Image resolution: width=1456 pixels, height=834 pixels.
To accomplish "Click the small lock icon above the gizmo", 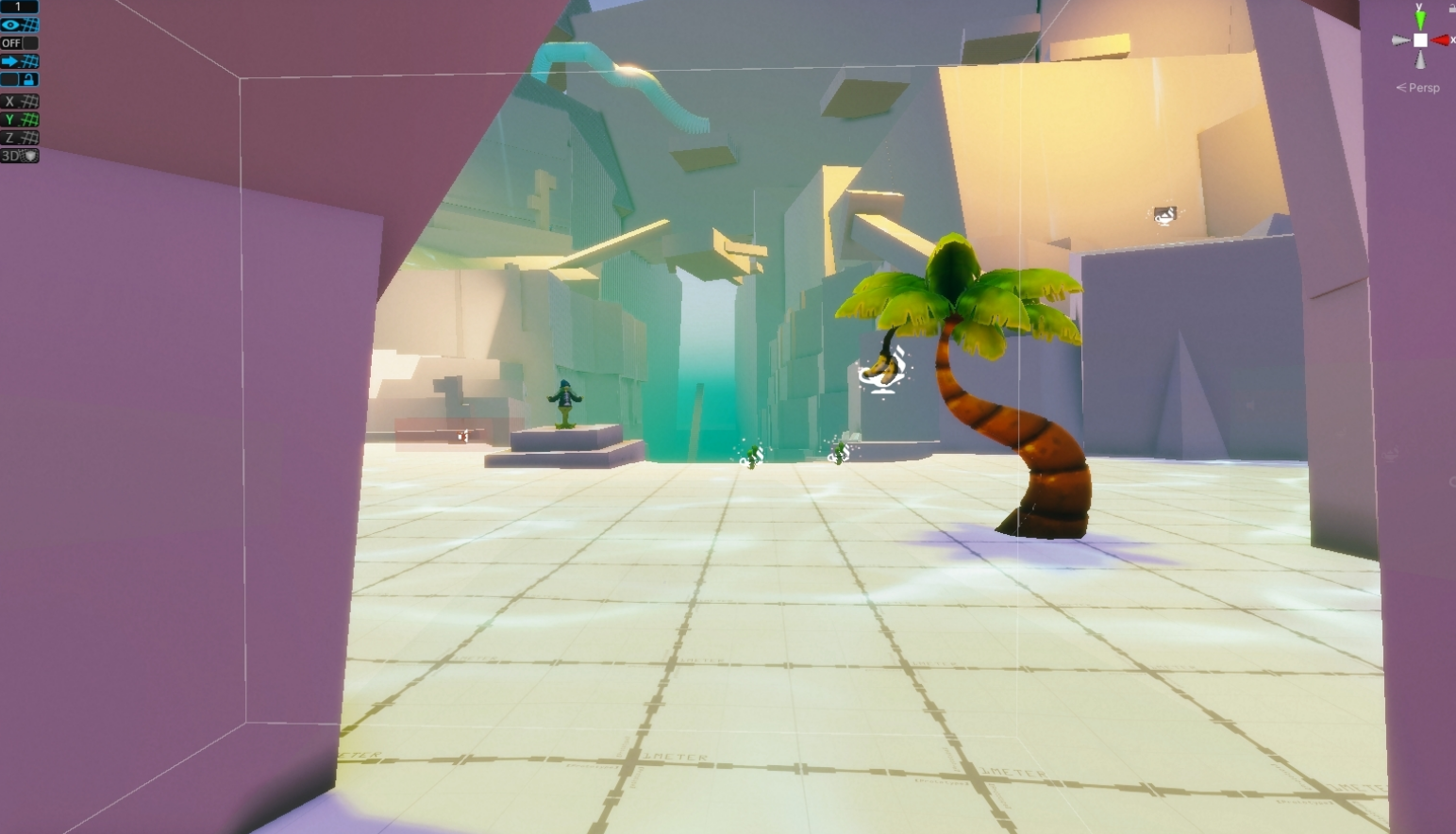I will pos(1451,8).
